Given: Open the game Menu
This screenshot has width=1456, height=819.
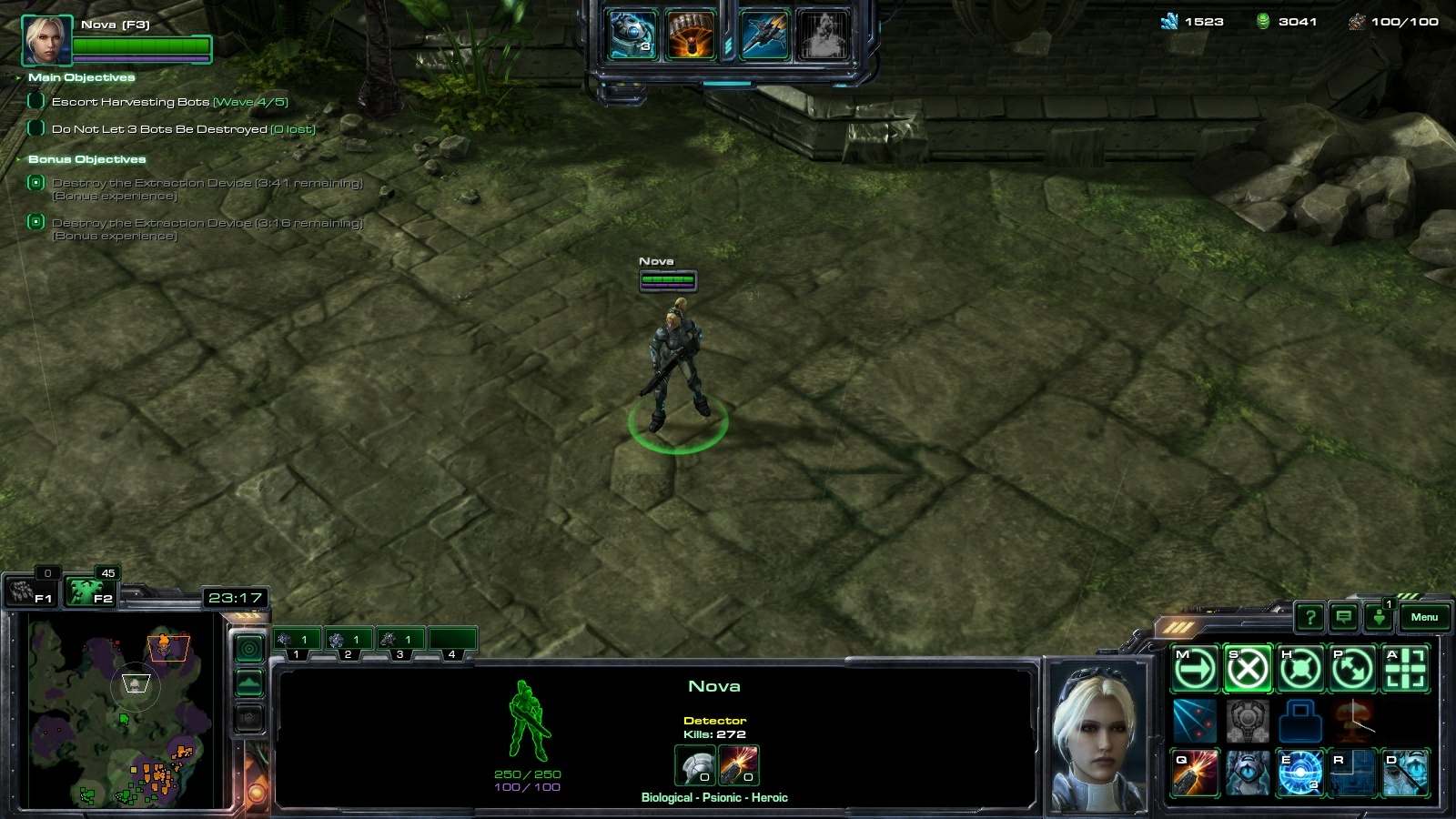Looking at the screenshot, I should [x=1423, y=618].
